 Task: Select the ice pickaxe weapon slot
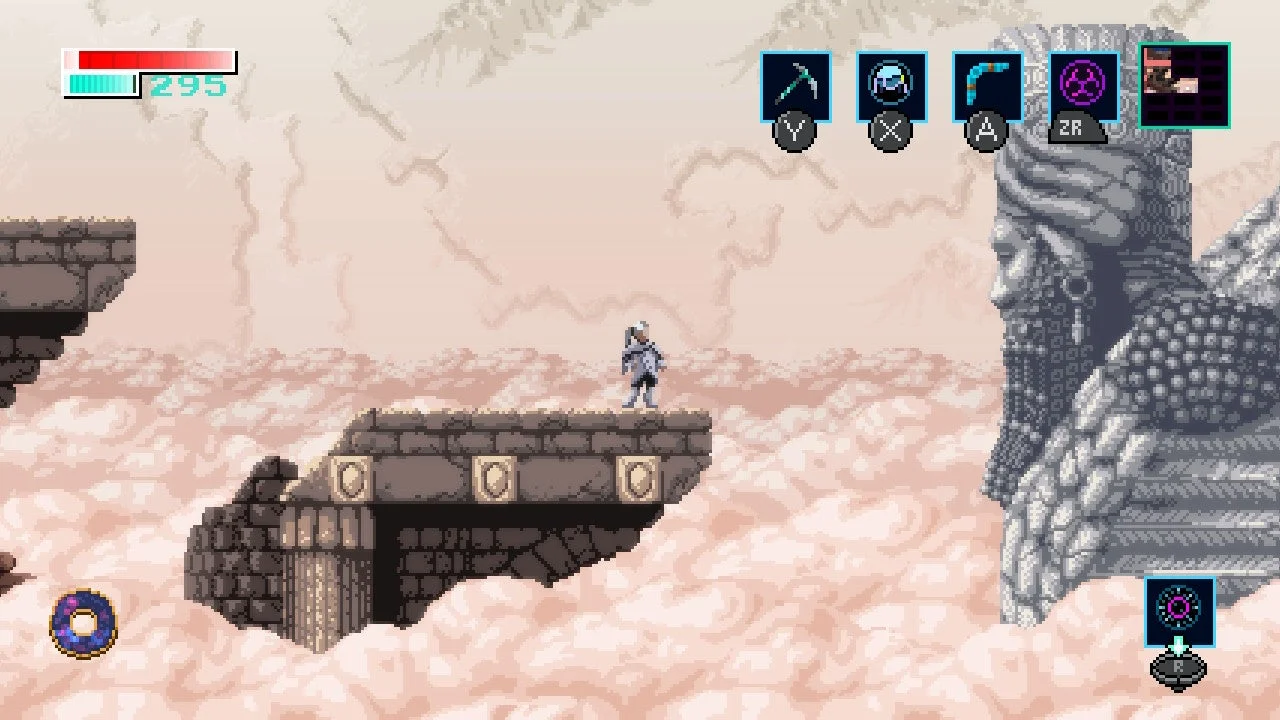pyautogui.click(x=795, y=87)
